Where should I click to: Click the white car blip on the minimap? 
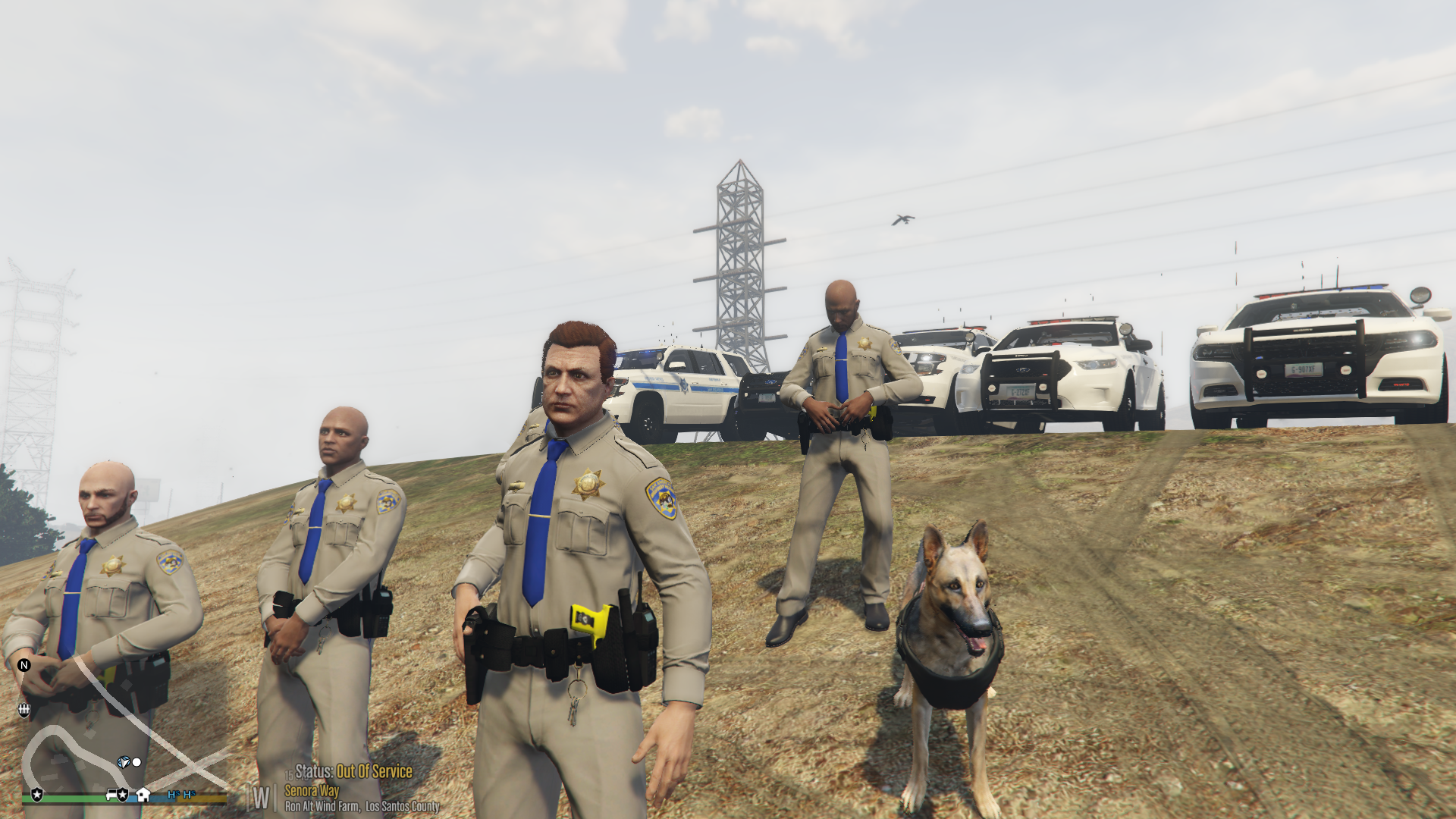(x=111, y=795)
